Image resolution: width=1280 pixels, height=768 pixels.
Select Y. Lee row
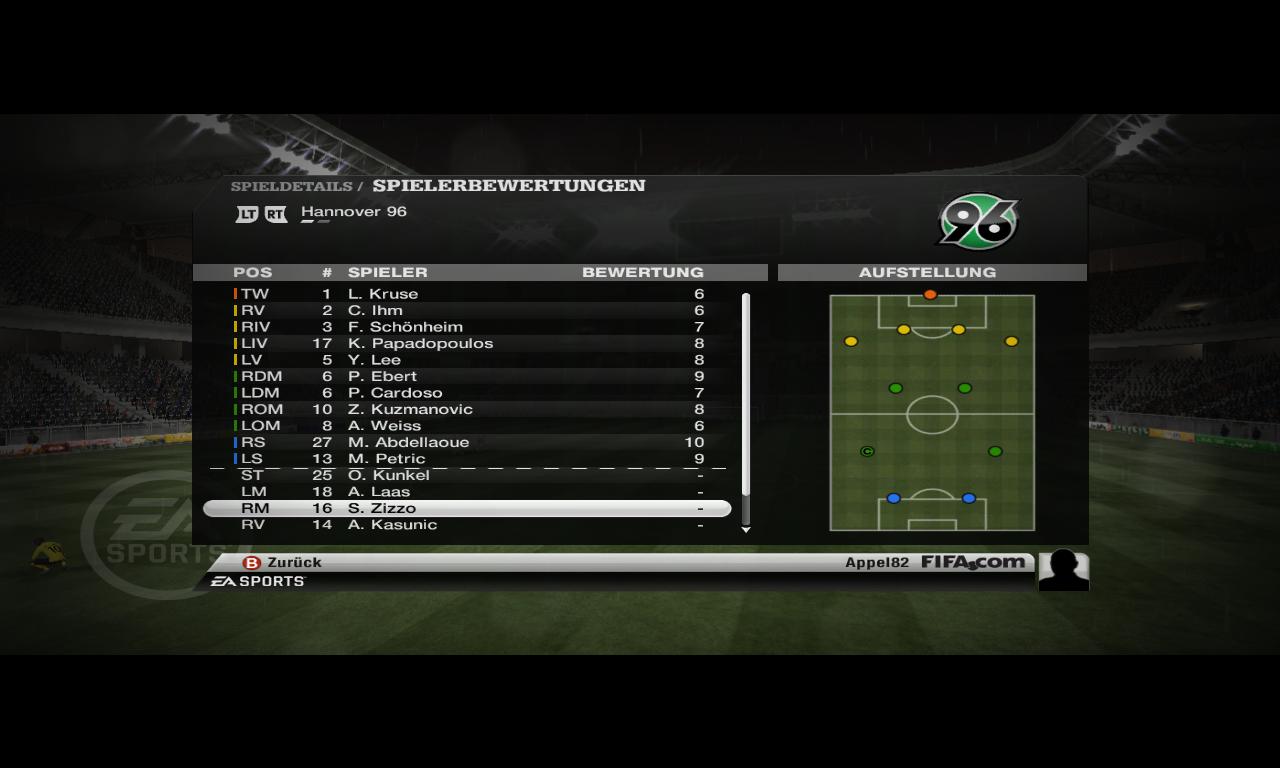point(374,360)
